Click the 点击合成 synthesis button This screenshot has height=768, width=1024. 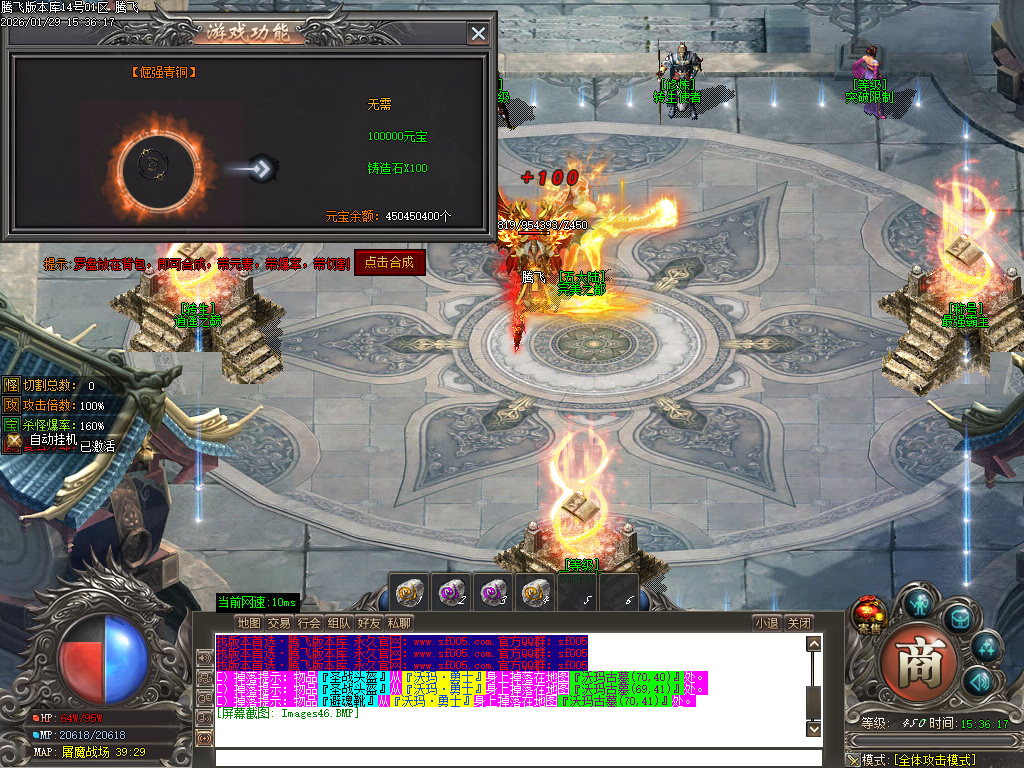point(390,263)
